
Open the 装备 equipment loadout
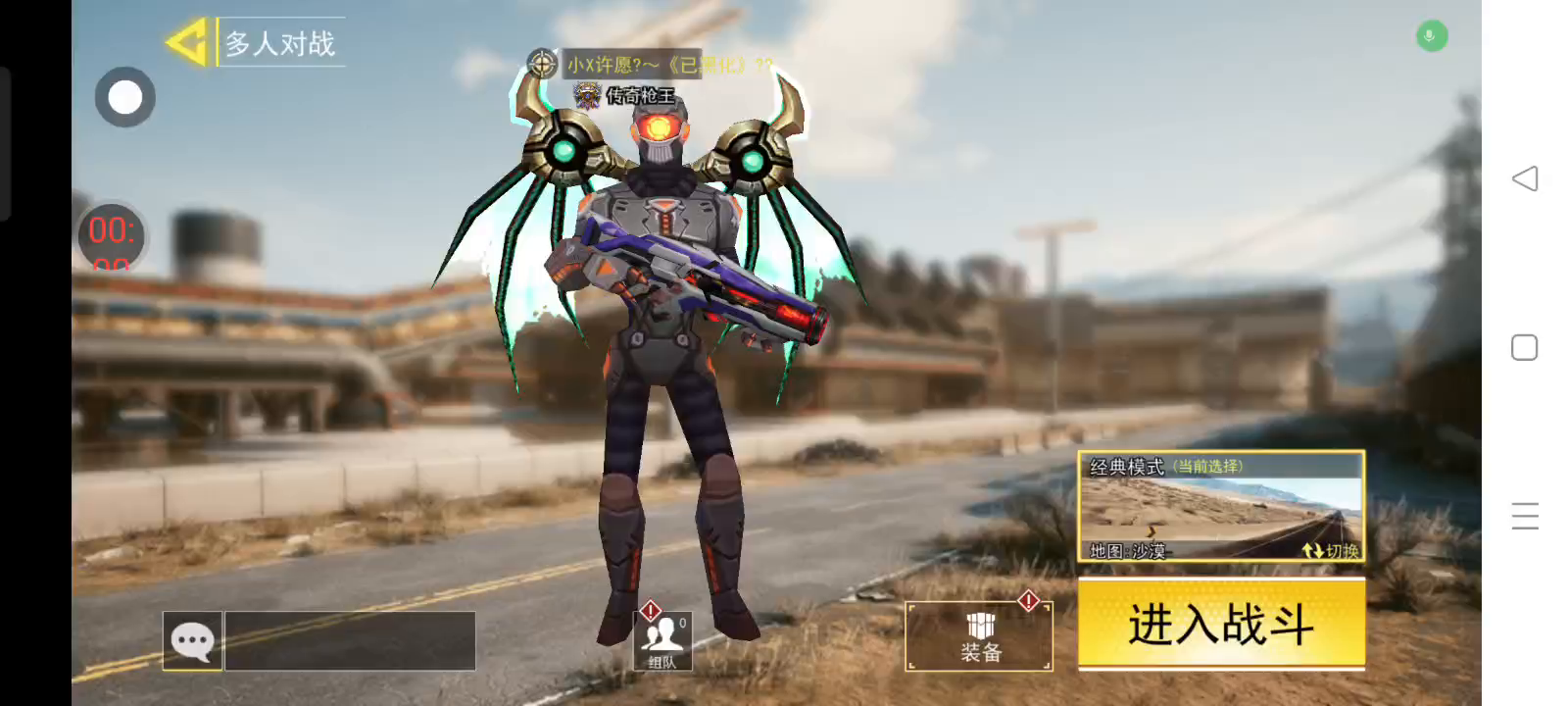tap(980, 637)
